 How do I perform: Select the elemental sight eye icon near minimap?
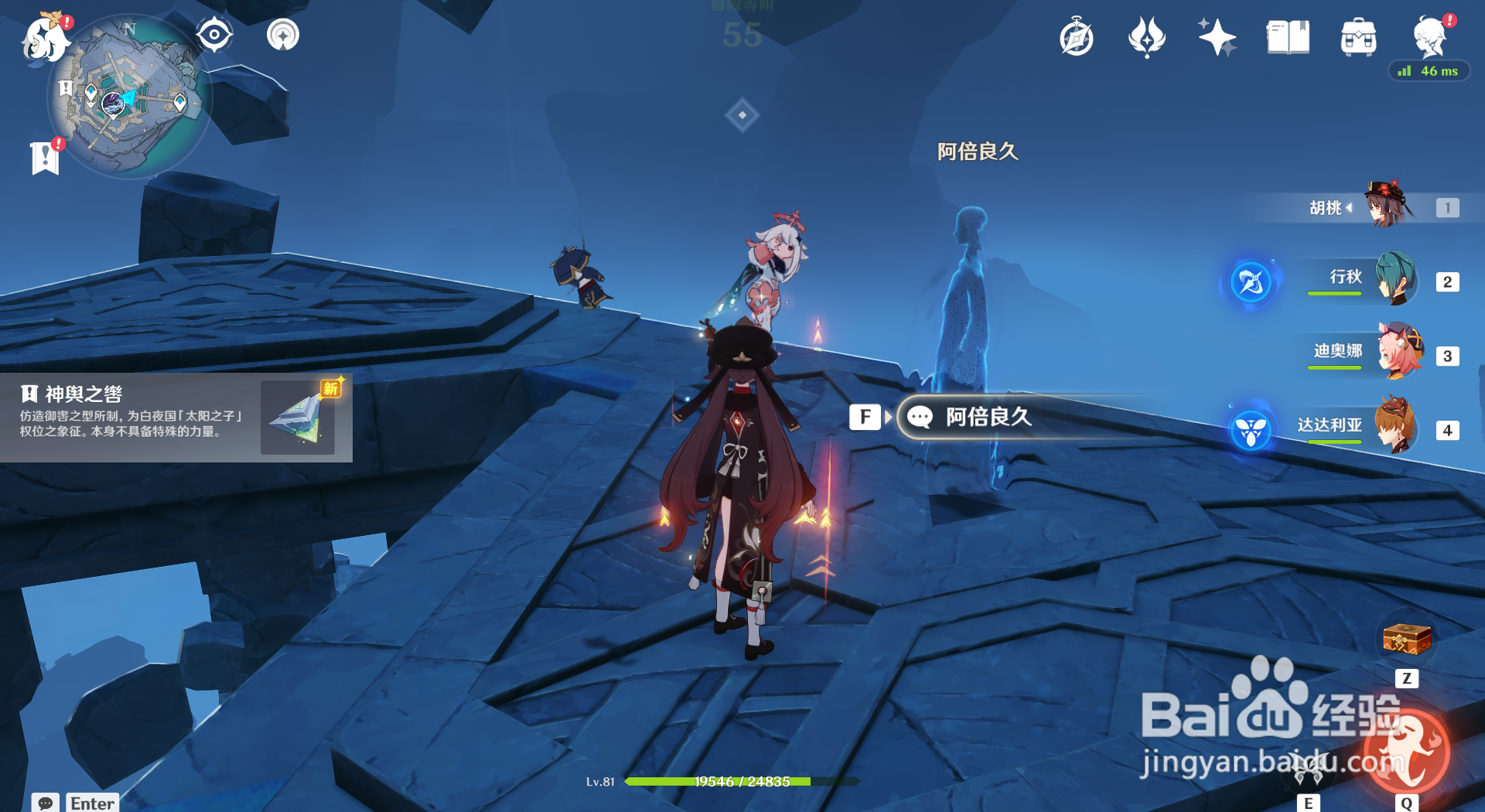tap(214, 34)
